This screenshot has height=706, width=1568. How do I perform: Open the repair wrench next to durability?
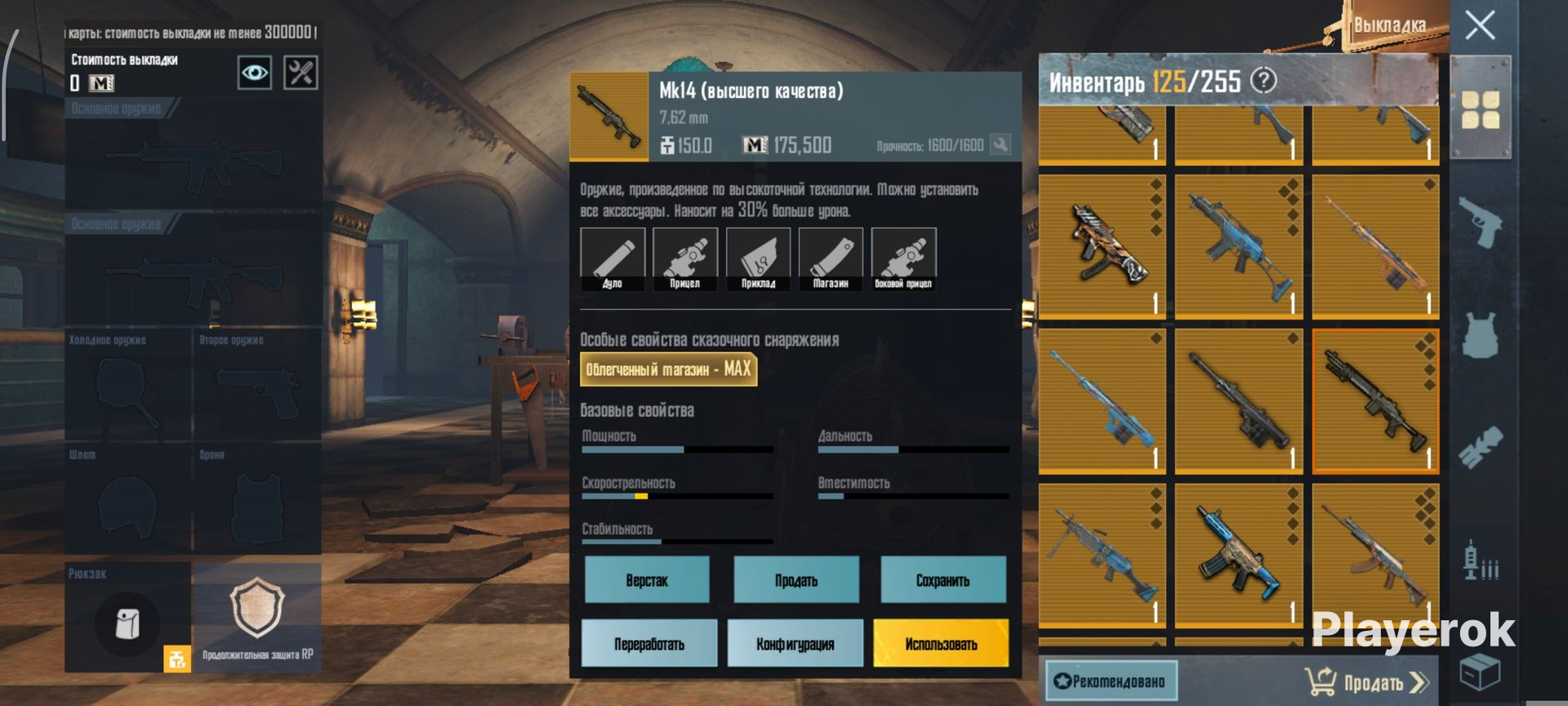pyautogui.click(x=1000, y=145)
